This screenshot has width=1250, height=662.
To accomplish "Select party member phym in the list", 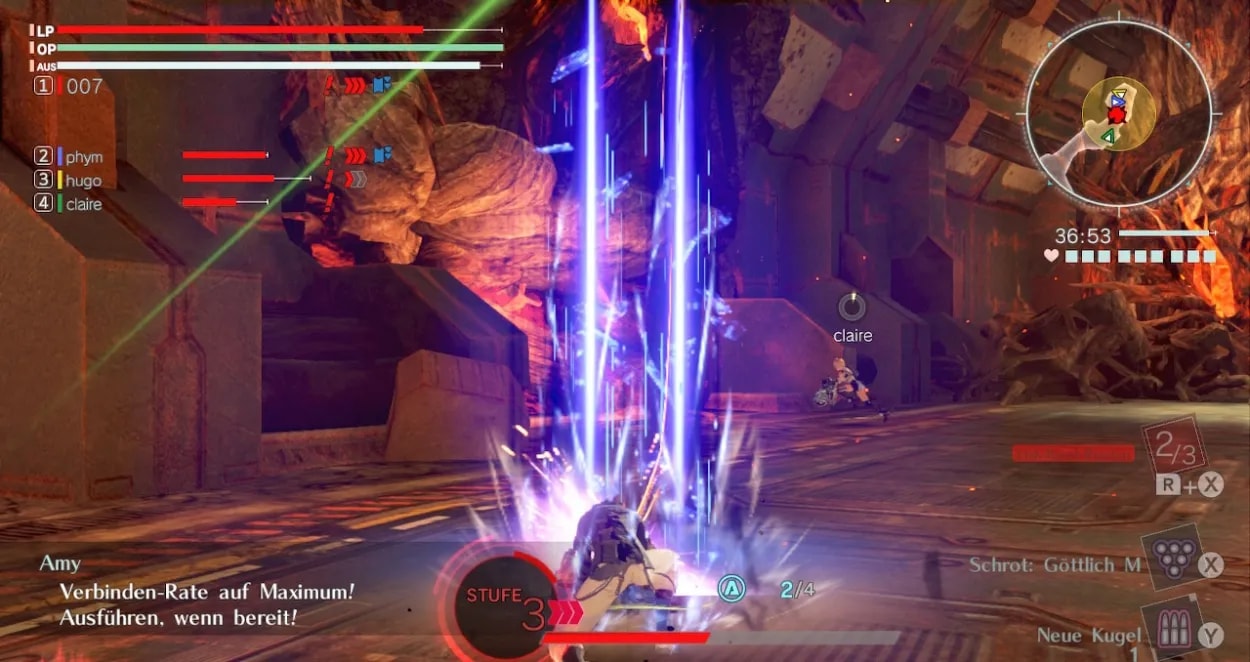I will [x=84, y=157].
